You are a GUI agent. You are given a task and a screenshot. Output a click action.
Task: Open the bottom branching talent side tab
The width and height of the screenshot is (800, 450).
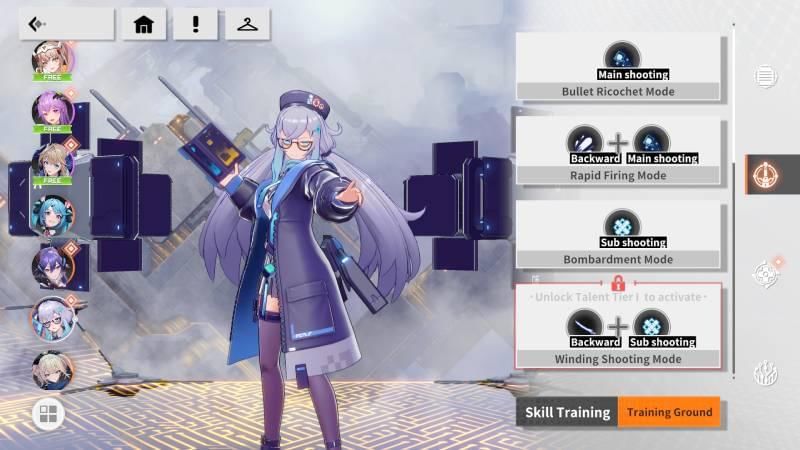coord(766,374)
